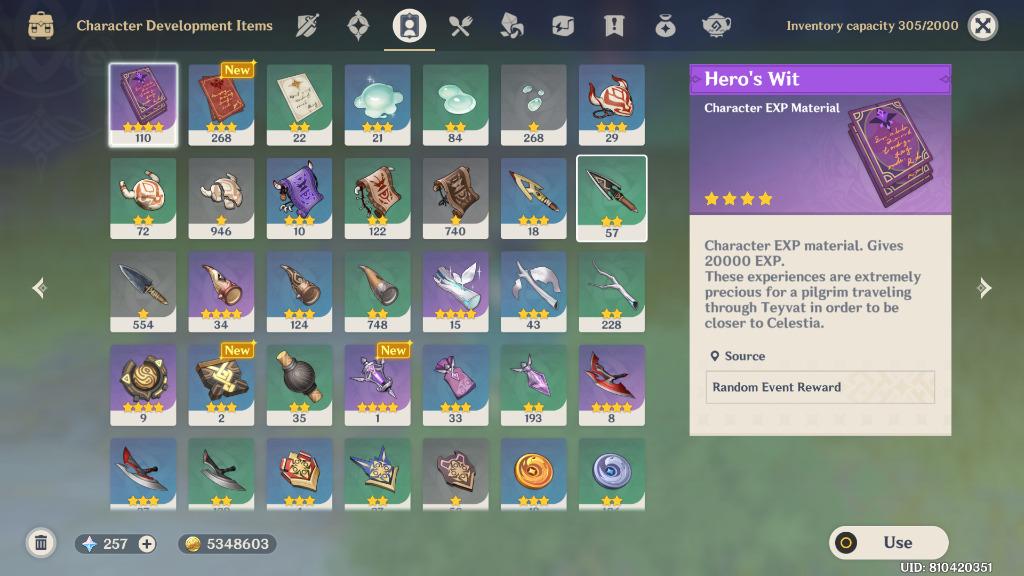The width and height of the screenshot is (1024, 576).
Task: Switch to the Food tab
Action: tap(460, 26)
